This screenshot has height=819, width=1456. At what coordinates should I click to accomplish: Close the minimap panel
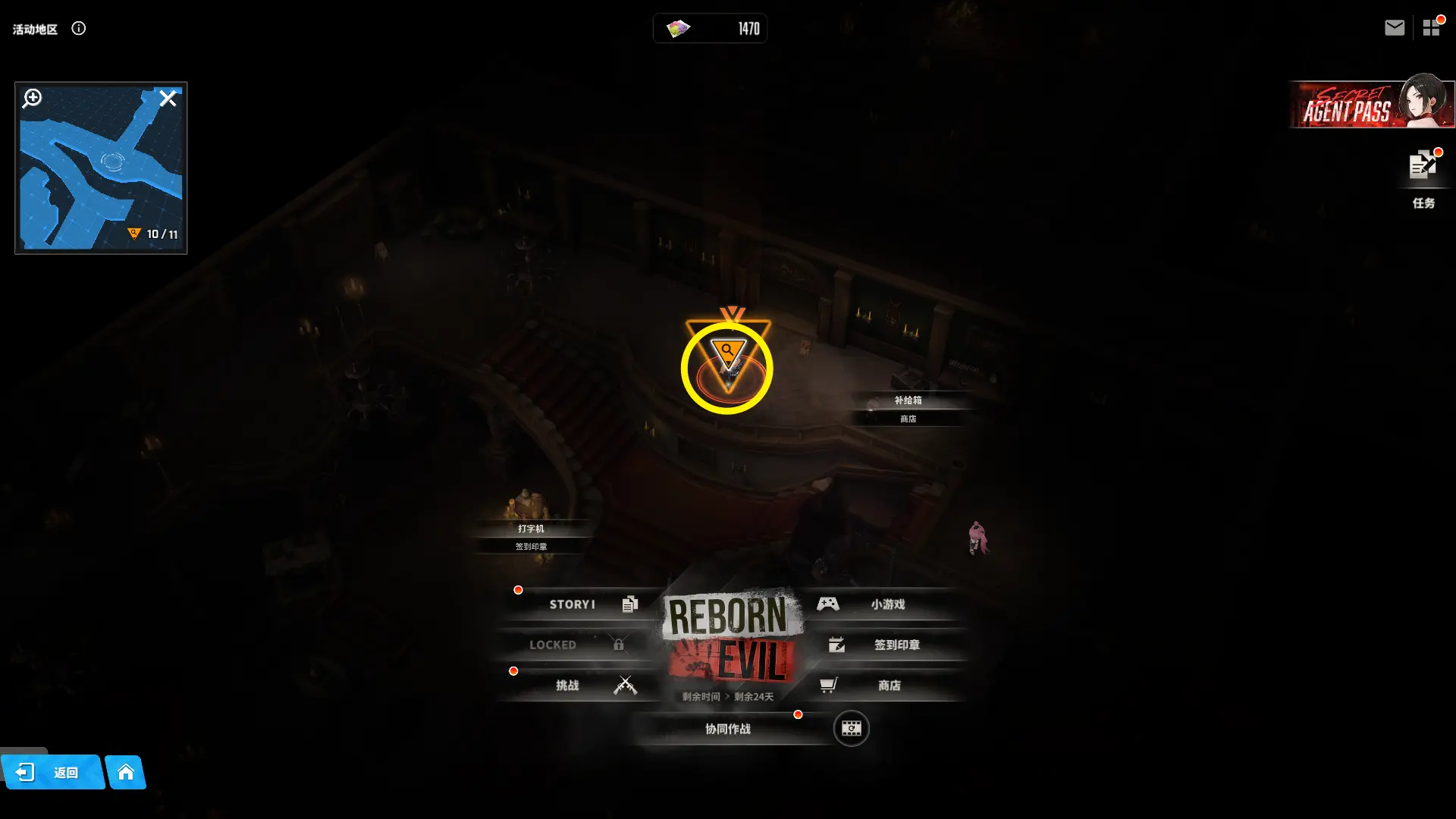click(x=168, y=99)
